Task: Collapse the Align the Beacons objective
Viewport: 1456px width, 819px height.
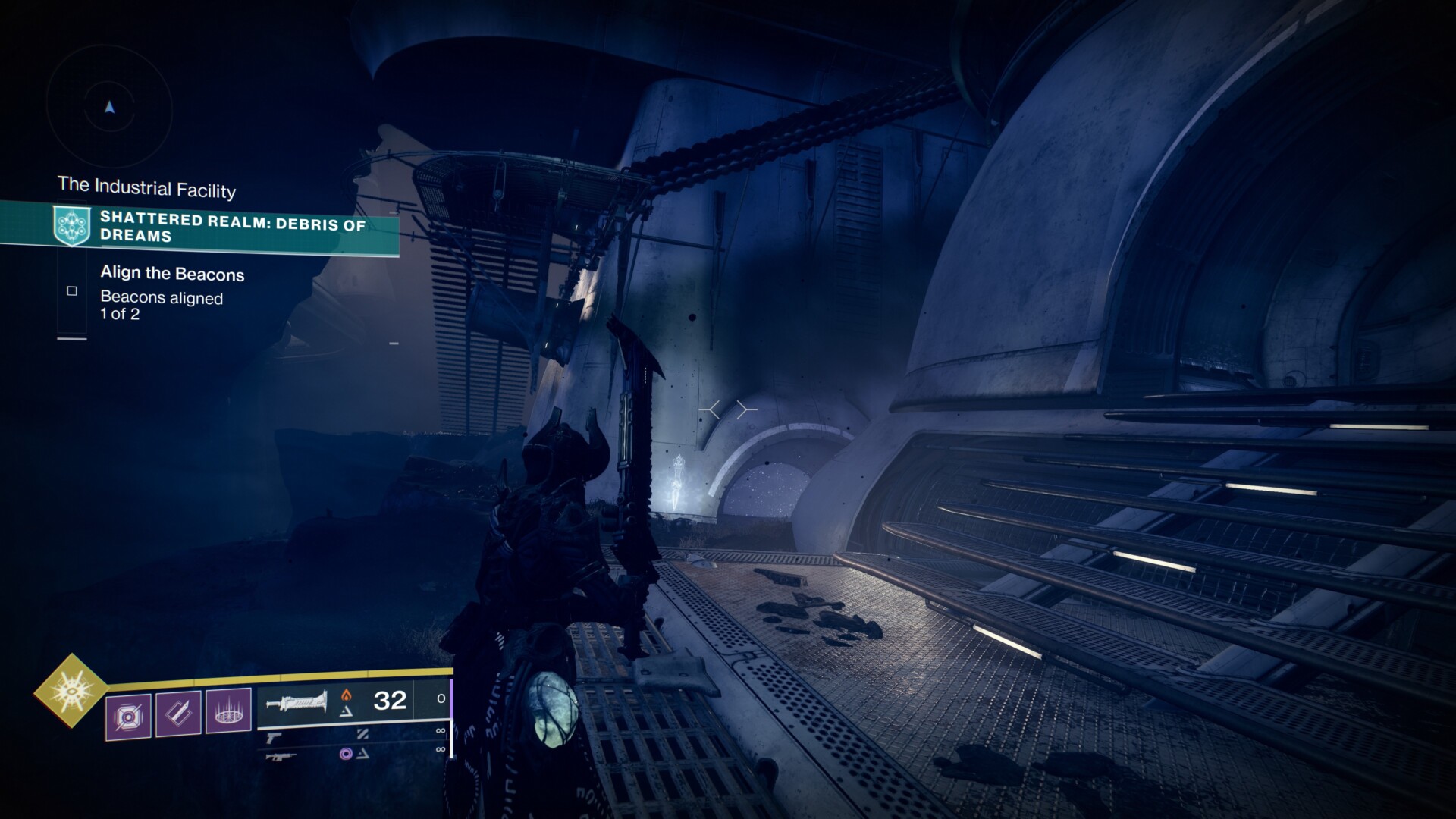Action: point(171,274)
